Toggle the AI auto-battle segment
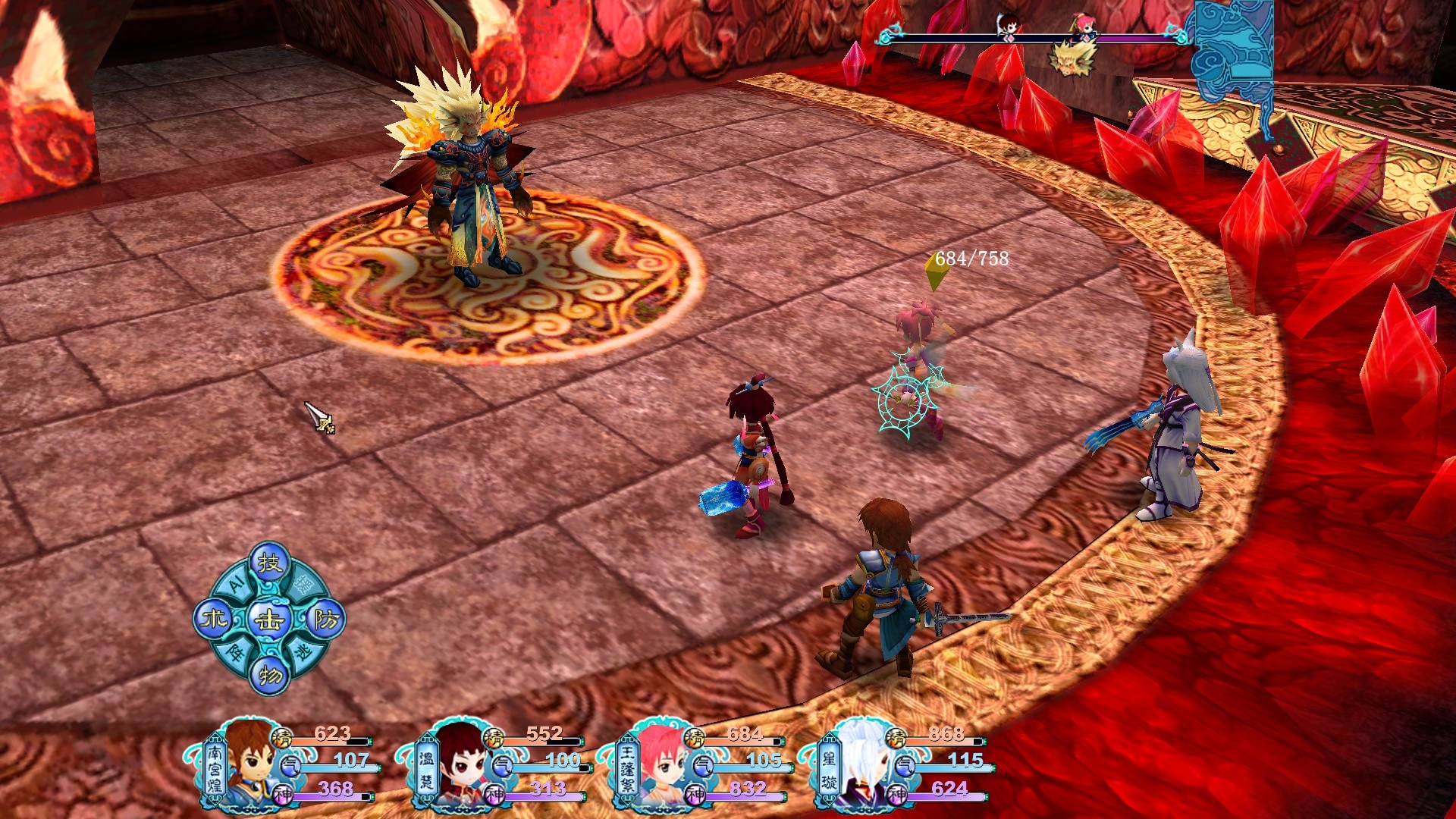 [x=236, y=583]
